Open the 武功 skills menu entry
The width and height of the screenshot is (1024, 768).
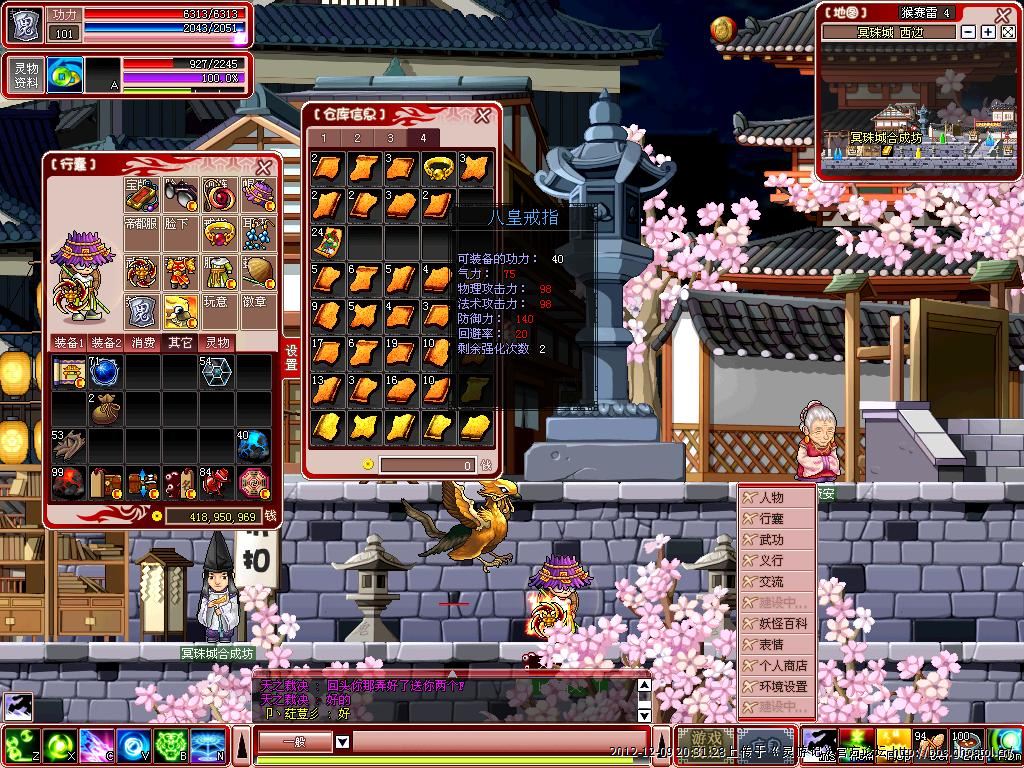pos(772,539)
